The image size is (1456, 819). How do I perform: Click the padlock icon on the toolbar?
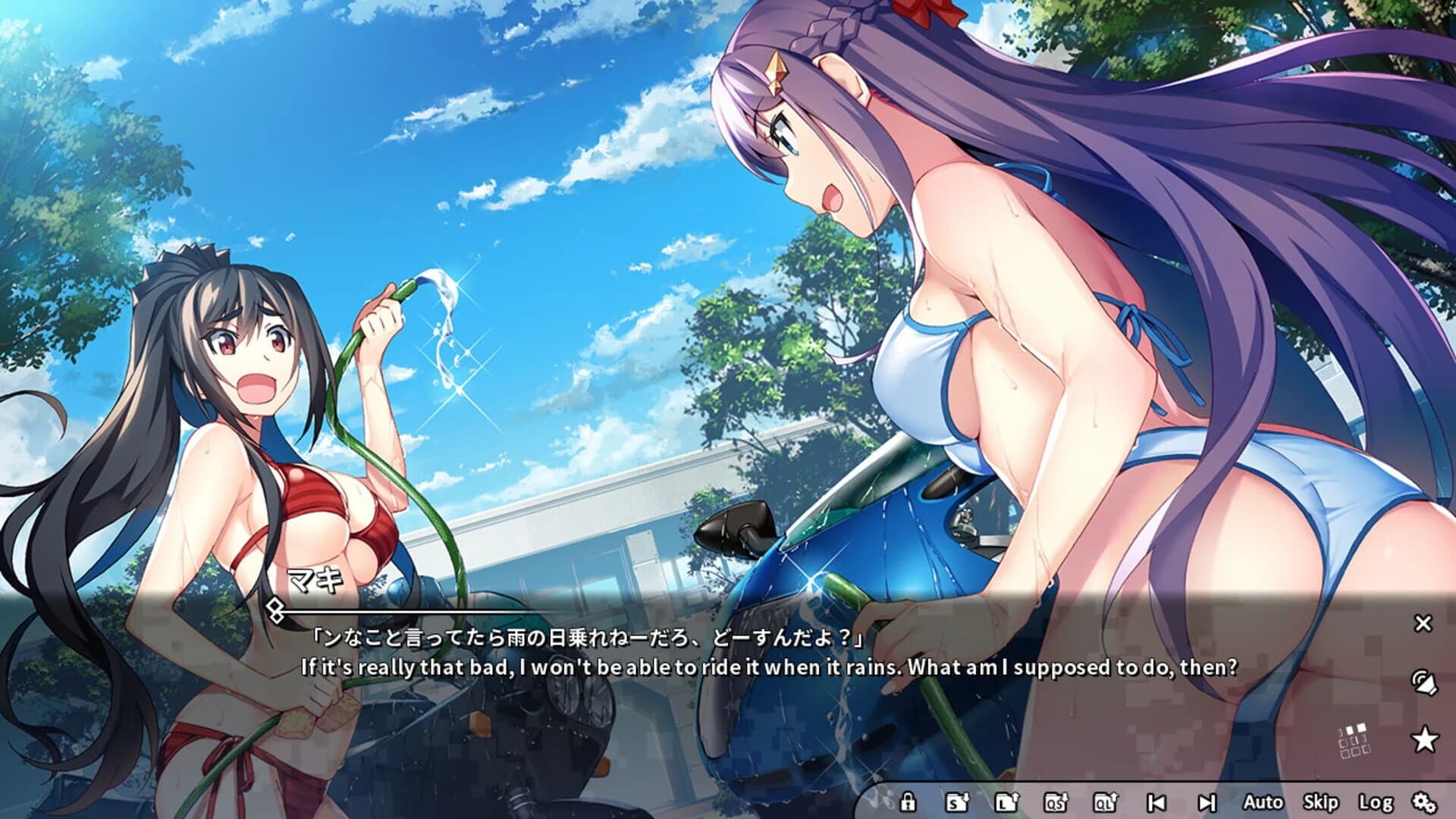coord(909,802)
